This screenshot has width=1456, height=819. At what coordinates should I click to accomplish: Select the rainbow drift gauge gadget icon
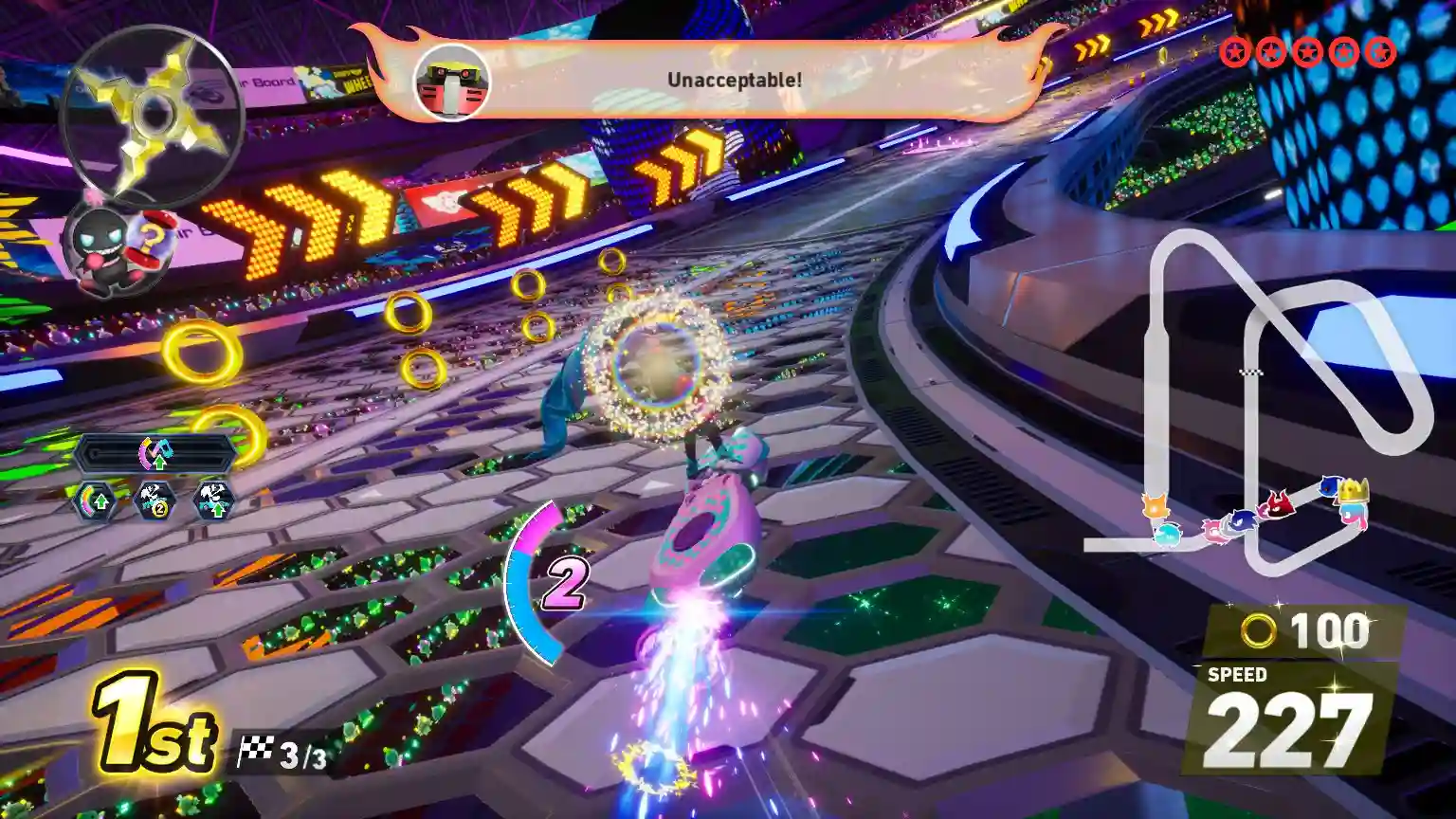tap(96, 500)
